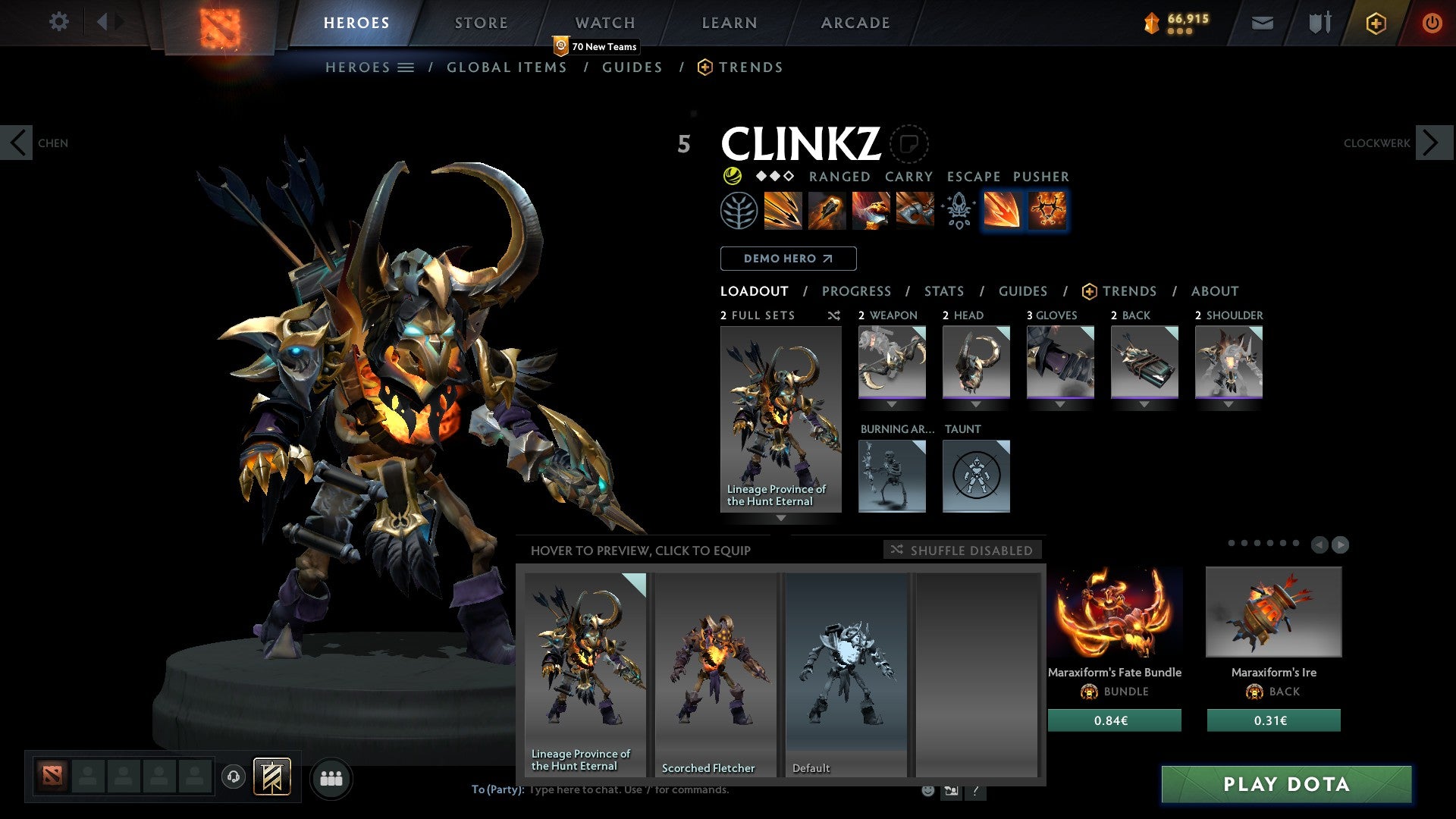This screenshot has width=1456, height=819.
Task: Expand the Weapon slot chevron
Action: click(892, 403)
